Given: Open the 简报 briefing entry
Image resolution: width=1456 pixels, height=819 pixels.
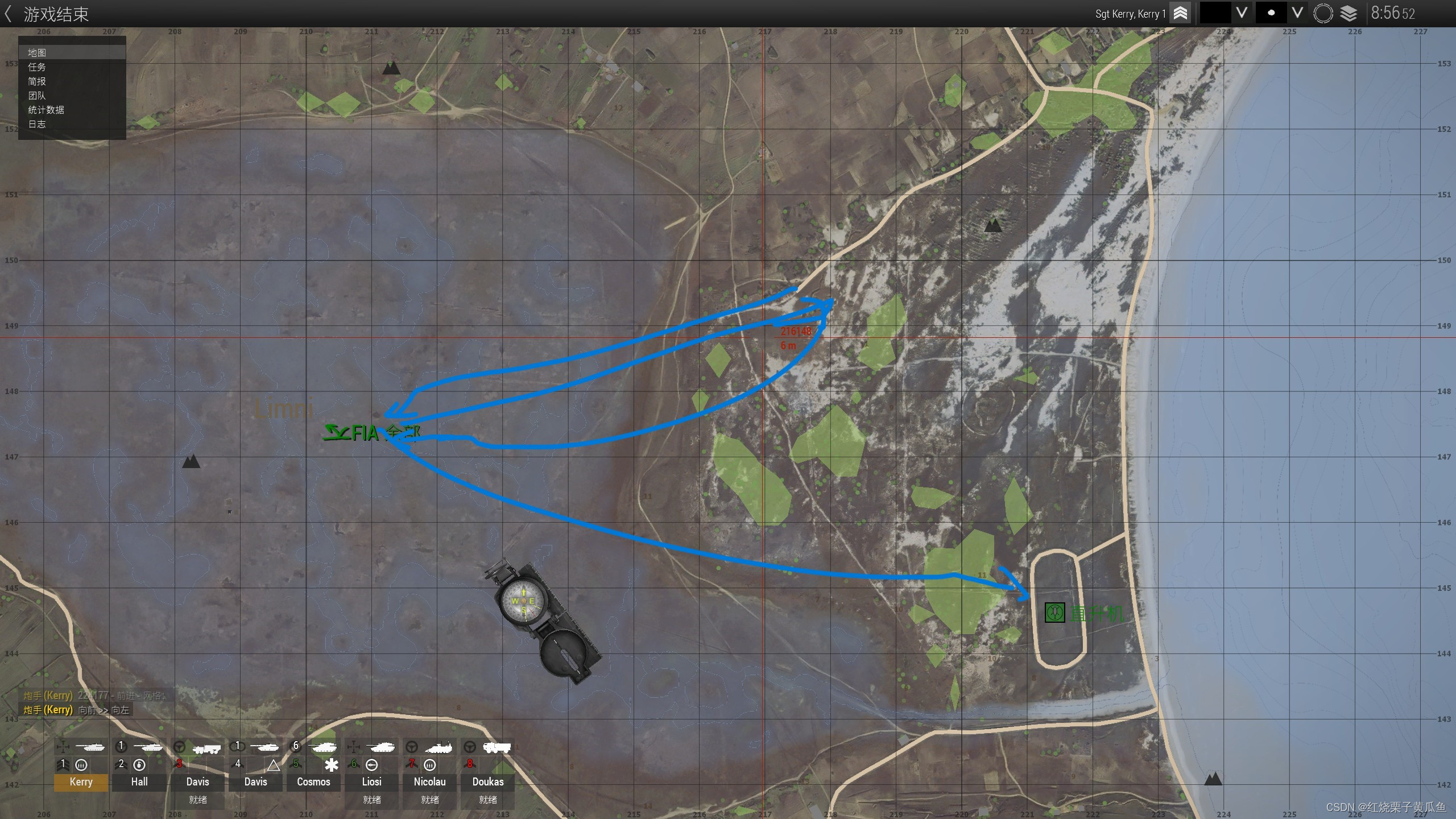Looking at the screenshot, I should pyautogui.click(x=38, y=81).
